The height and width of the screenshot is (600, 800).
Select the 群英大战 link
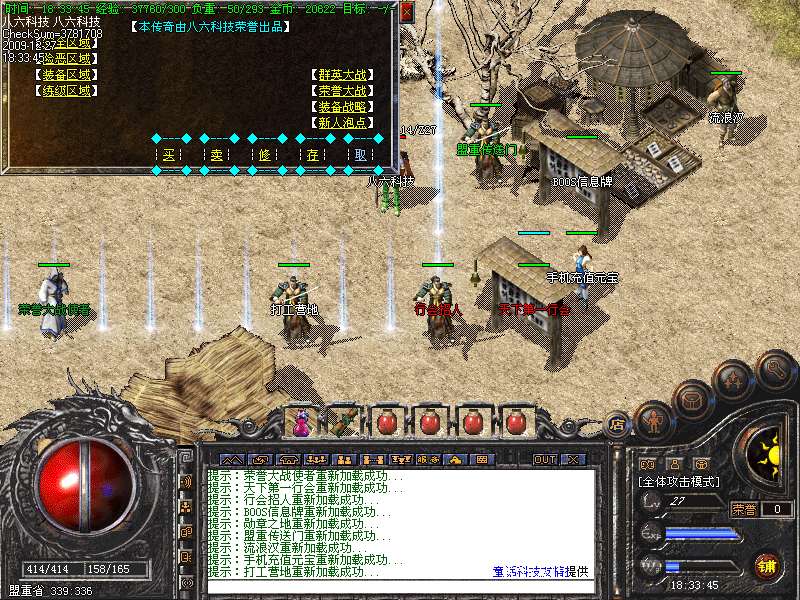click(342, 74)
